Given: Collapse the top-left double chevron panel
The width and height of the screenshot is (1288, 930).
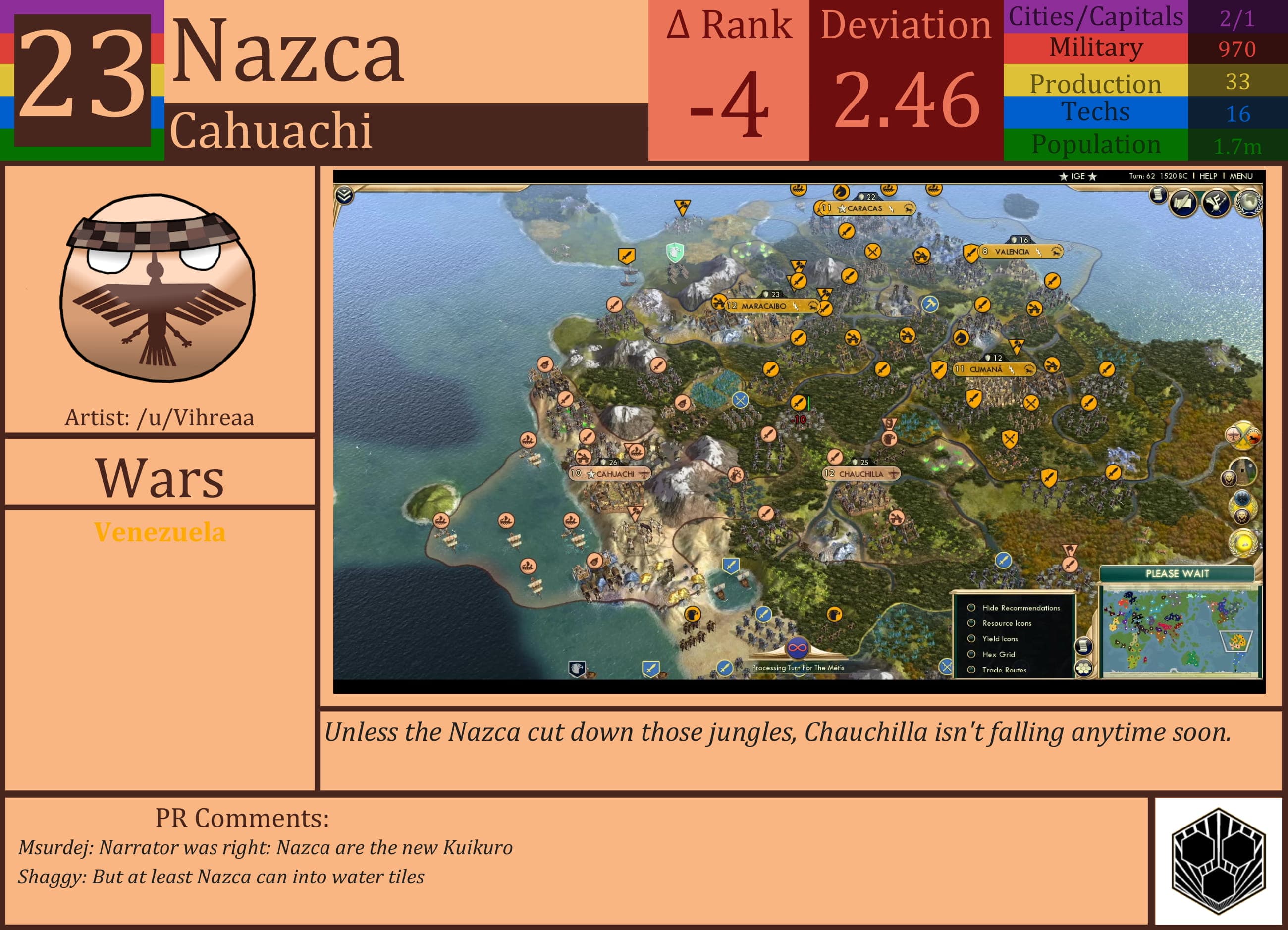Looking at the screenshot, I should click(344, 194).
